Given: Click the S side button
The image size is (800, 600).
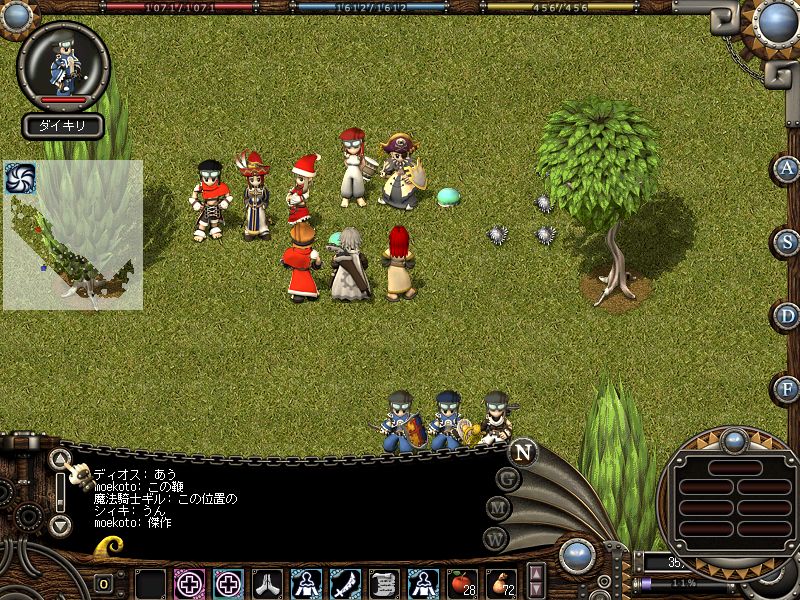Looking at the screenshot, I should click(x=789, y=242).
